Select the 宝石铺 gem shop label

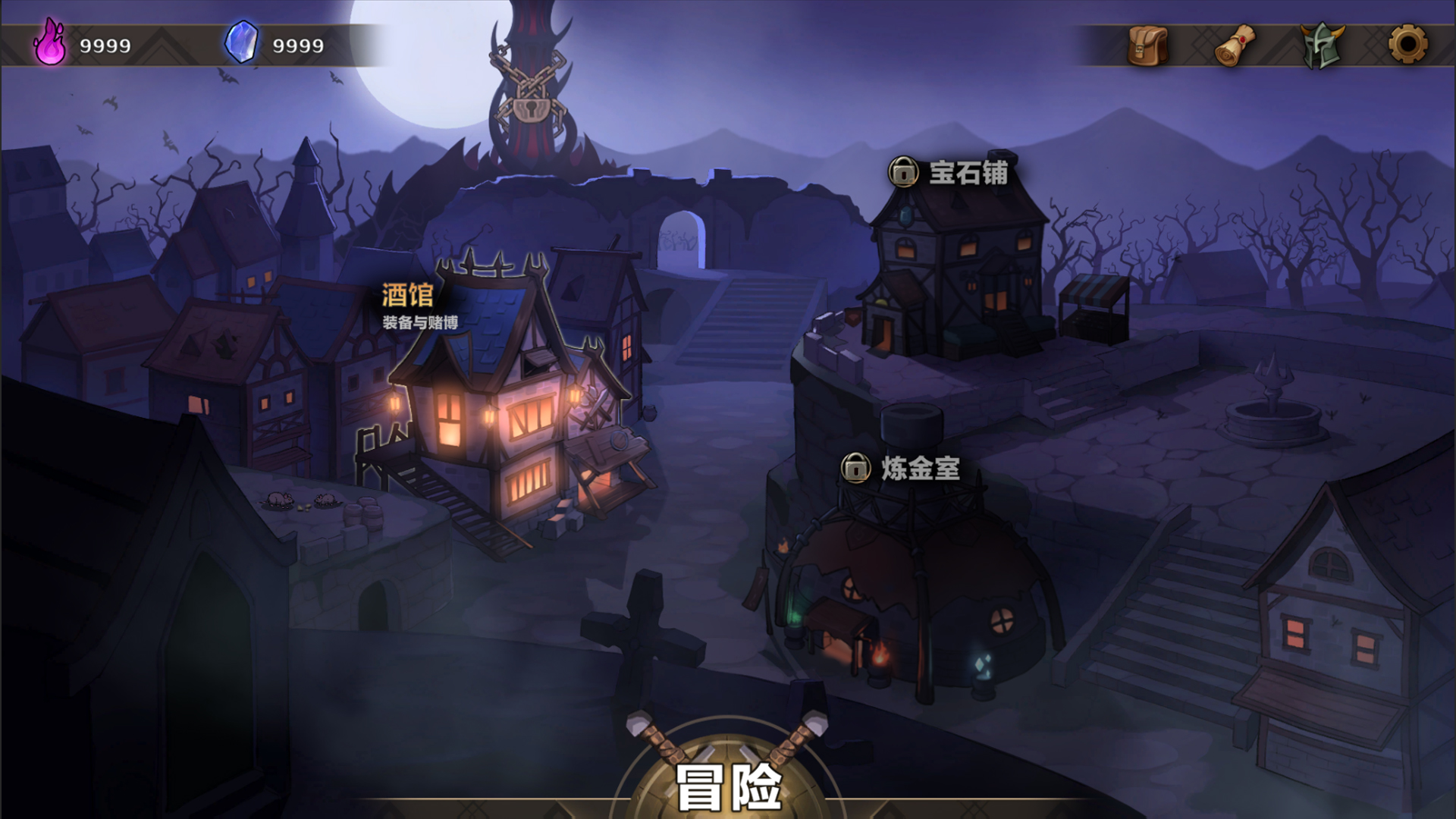coord(967,173)
